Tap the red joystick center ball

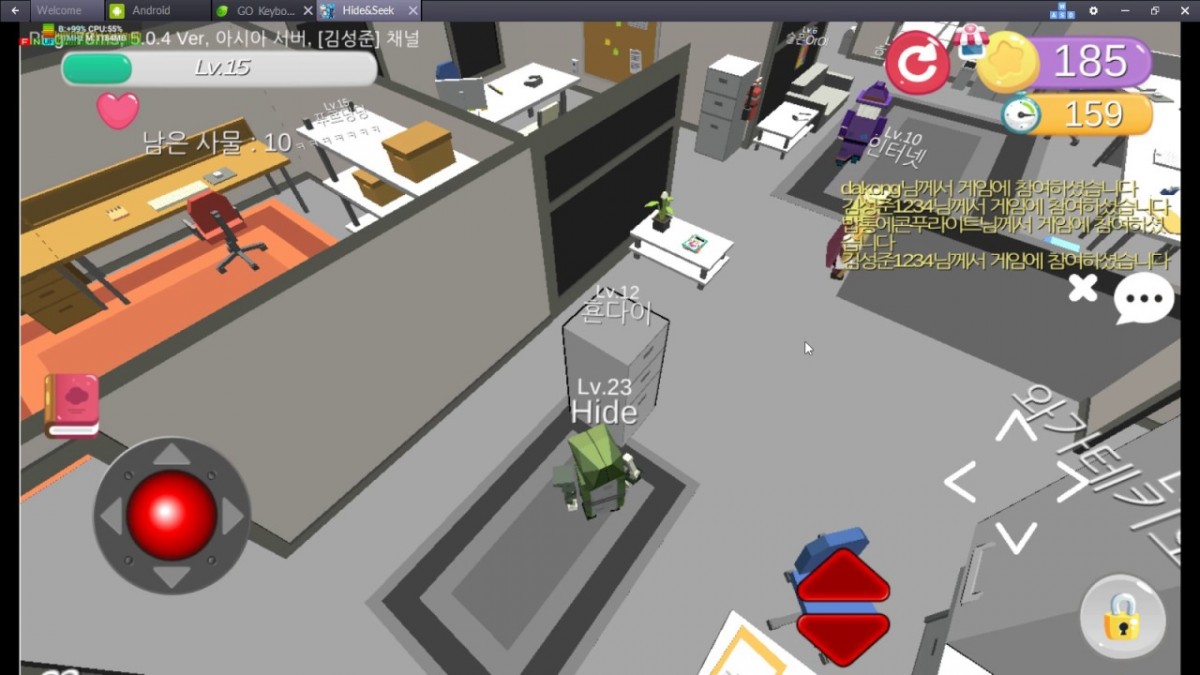(172, 514)
